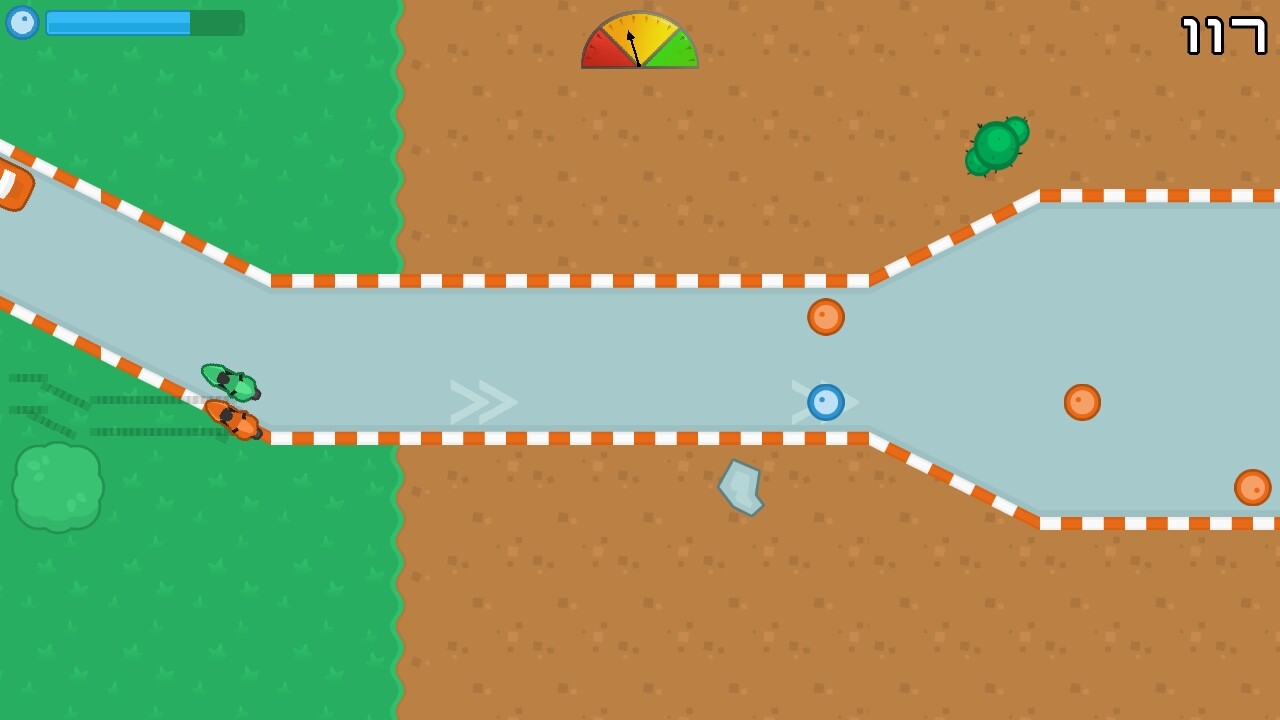Click the gray rock on the track
The width and height of the screenshot is (1280, 720).
click(x=742, y=485)
